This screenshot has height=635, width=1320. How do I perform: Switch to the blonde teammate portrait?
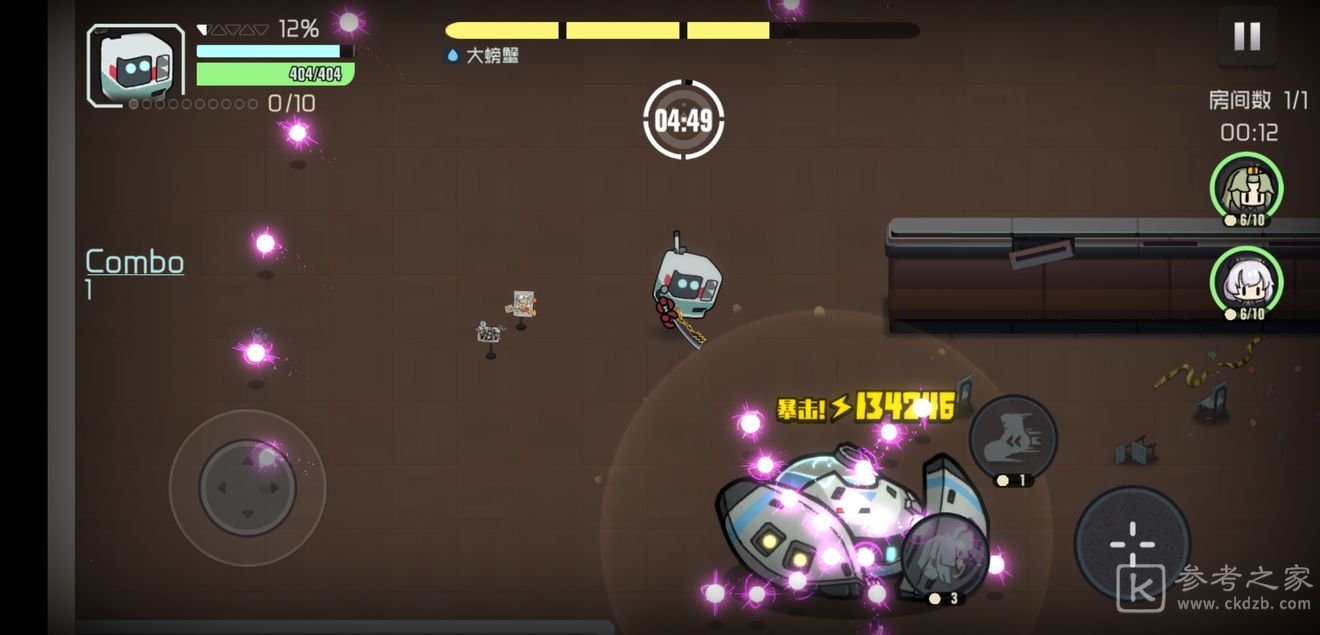(1246, 187)
